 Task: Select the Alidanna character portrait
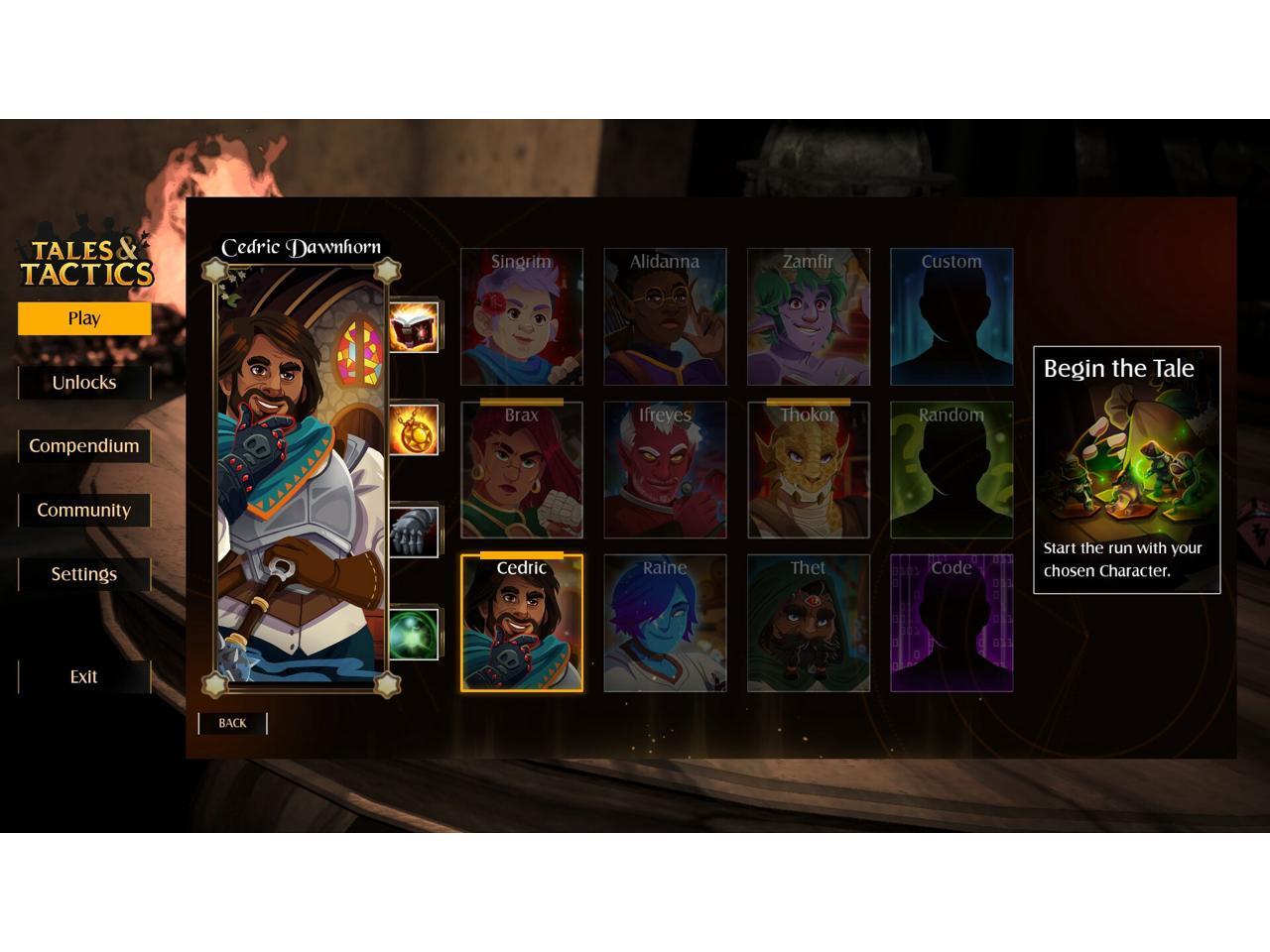(665, 317)
